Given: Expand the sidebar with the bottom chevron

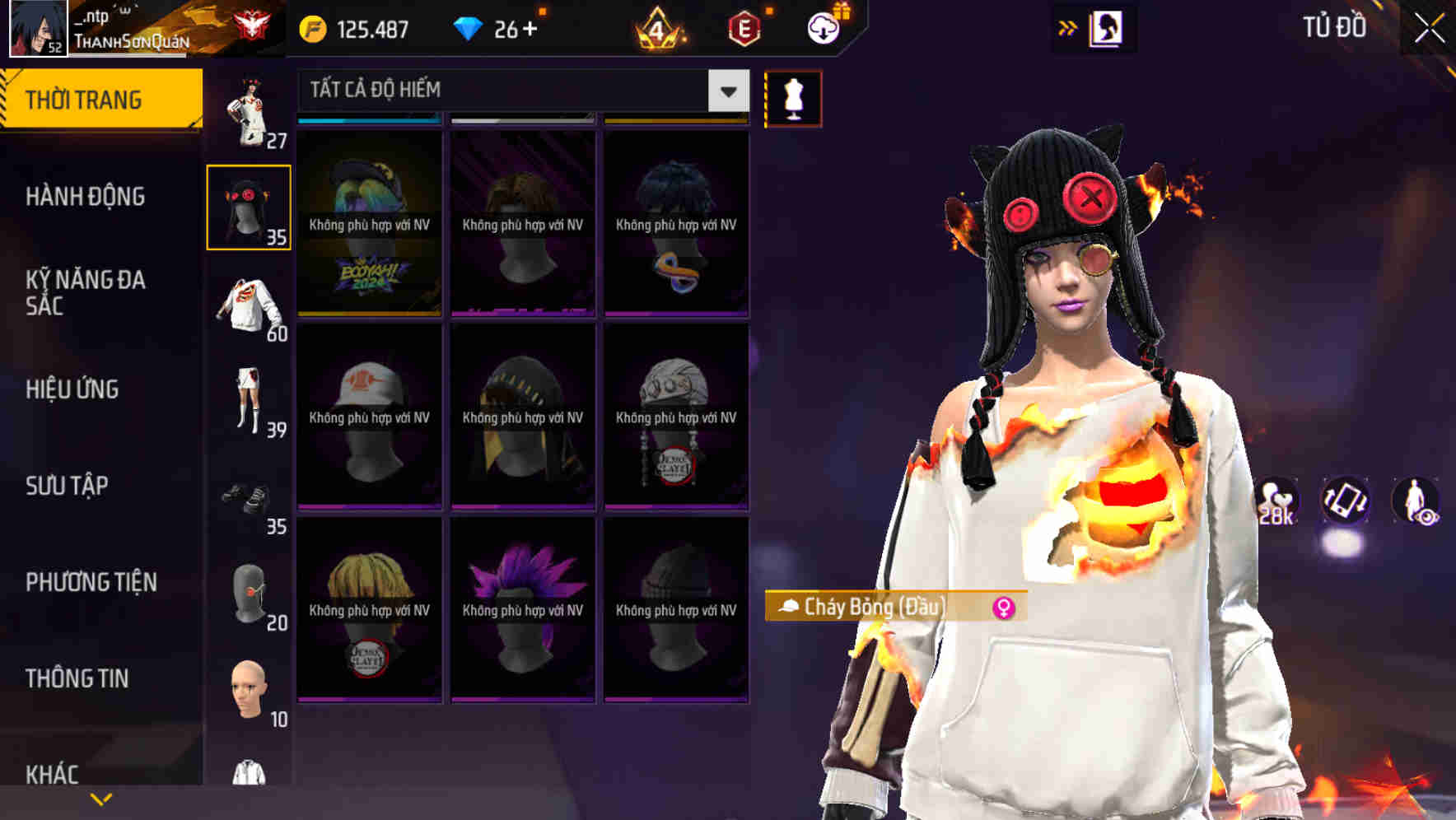Looking at the screenshot, I should coord(100,799).
